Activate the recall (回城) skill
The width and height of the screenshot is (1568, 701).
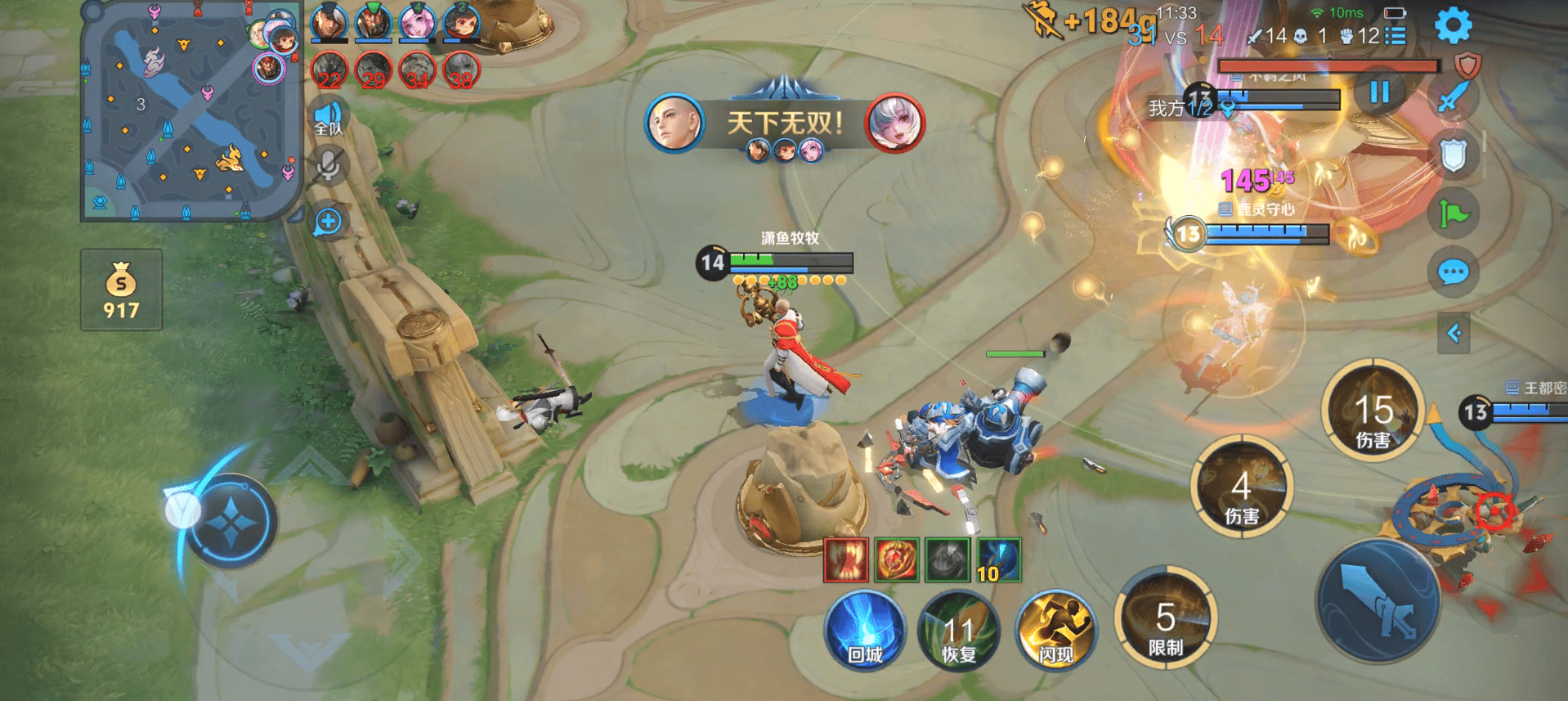click(x=865, y=629)
